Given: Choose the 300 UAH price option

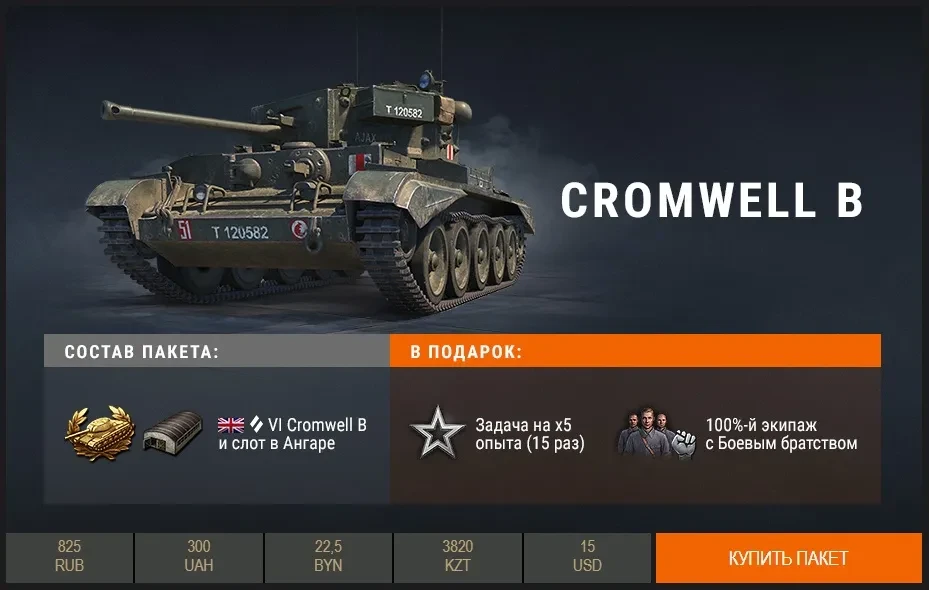Looking at the screenshot, I should [199, 557].
